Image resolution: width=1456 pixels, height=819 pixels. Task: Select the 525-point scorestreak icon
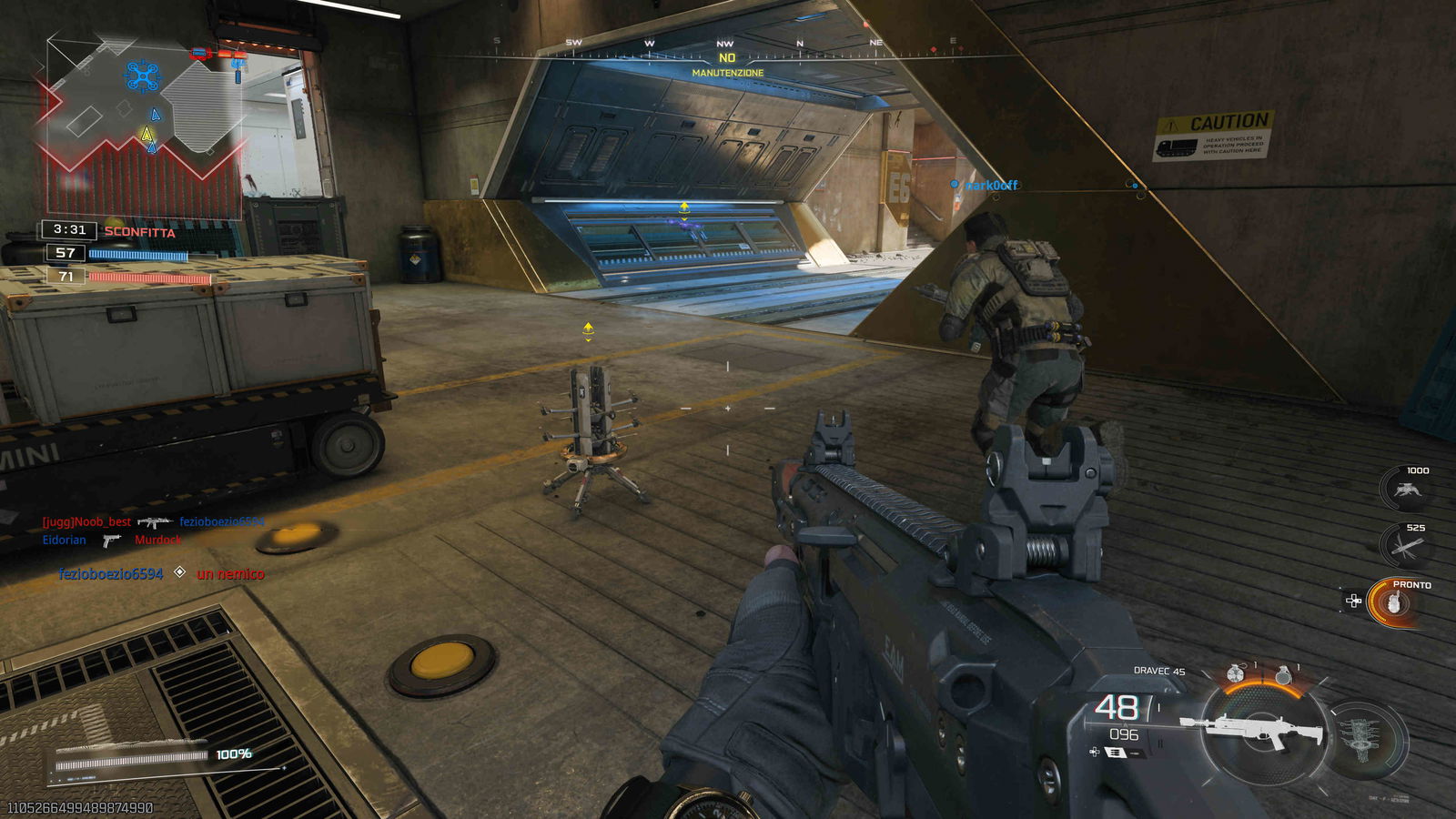pyautogui.click(x=1402, y=546)
